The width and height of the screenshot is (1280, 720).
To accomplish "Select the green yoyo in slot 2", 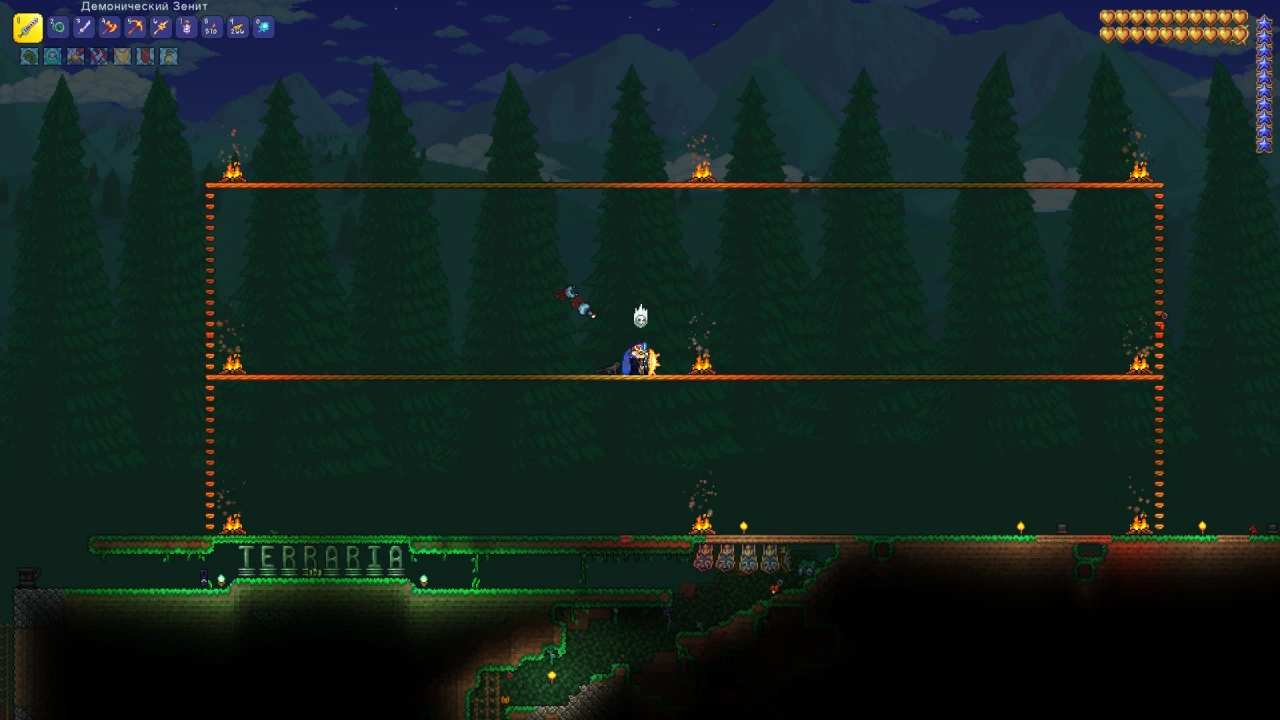I will [x=58, y=28].
